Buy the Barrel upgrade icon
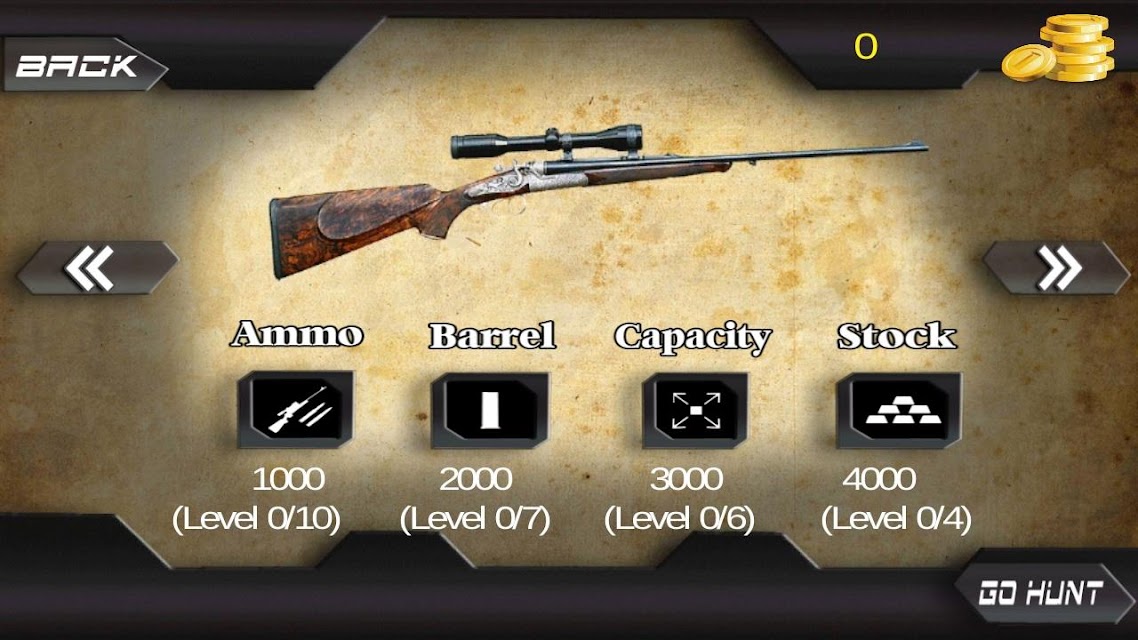1138x640 pixels. pyautogui.click(x=489, y=410)
